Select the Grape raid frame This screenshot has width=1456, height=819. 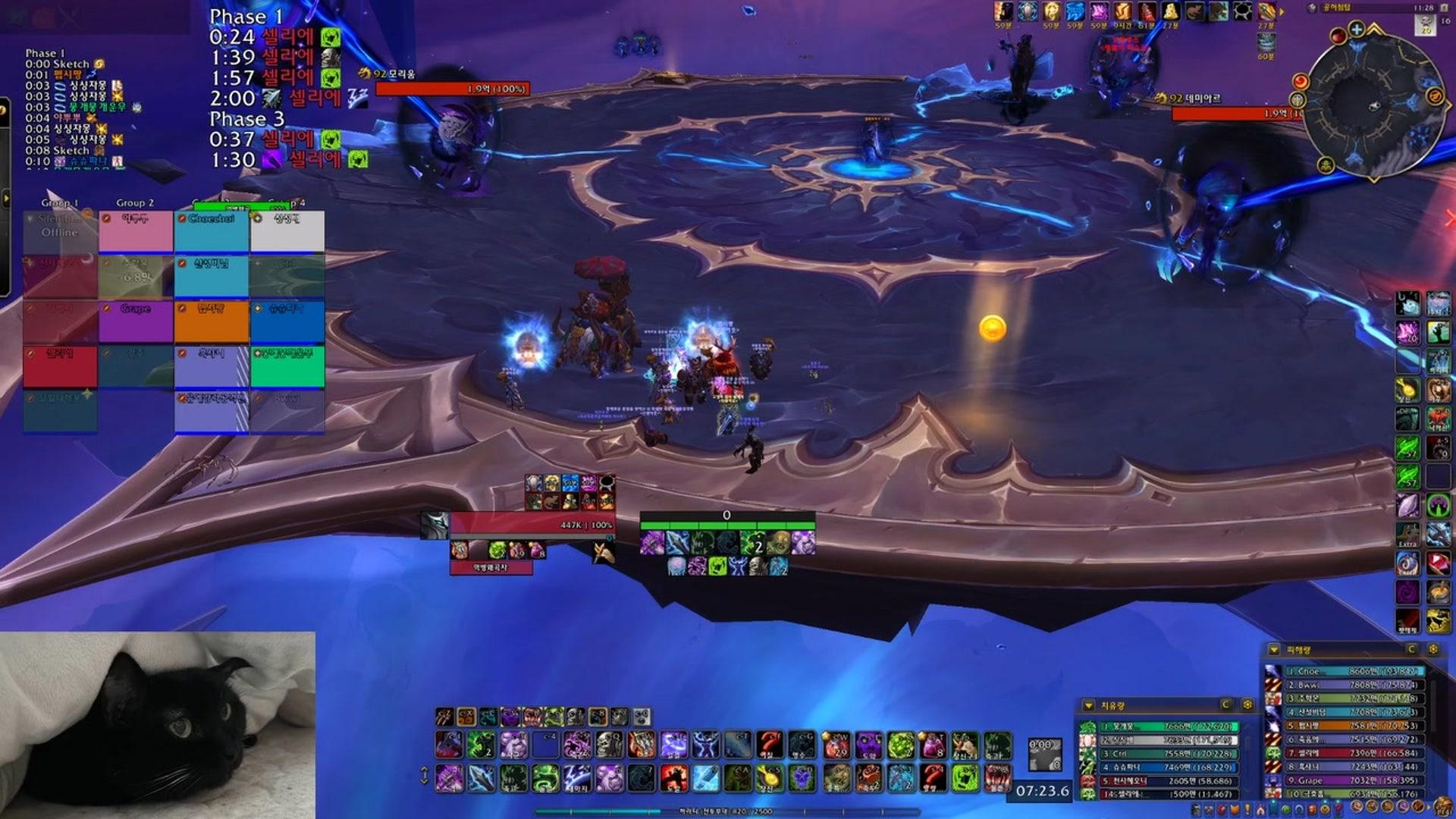(136, 322)
